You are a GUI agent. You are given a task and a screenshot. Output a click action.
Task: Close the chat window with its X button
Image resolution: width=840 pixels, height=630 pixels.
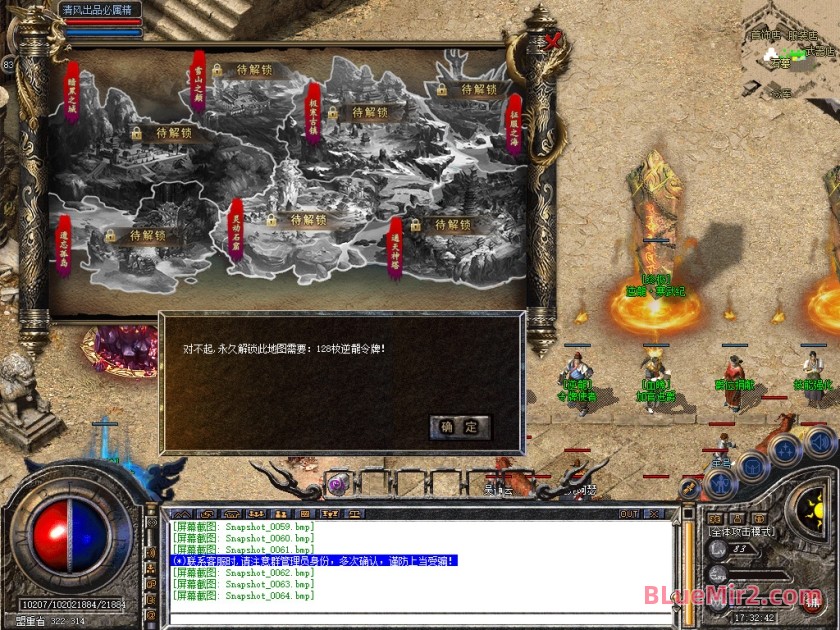pyautogui.click(x=655, y=514)
